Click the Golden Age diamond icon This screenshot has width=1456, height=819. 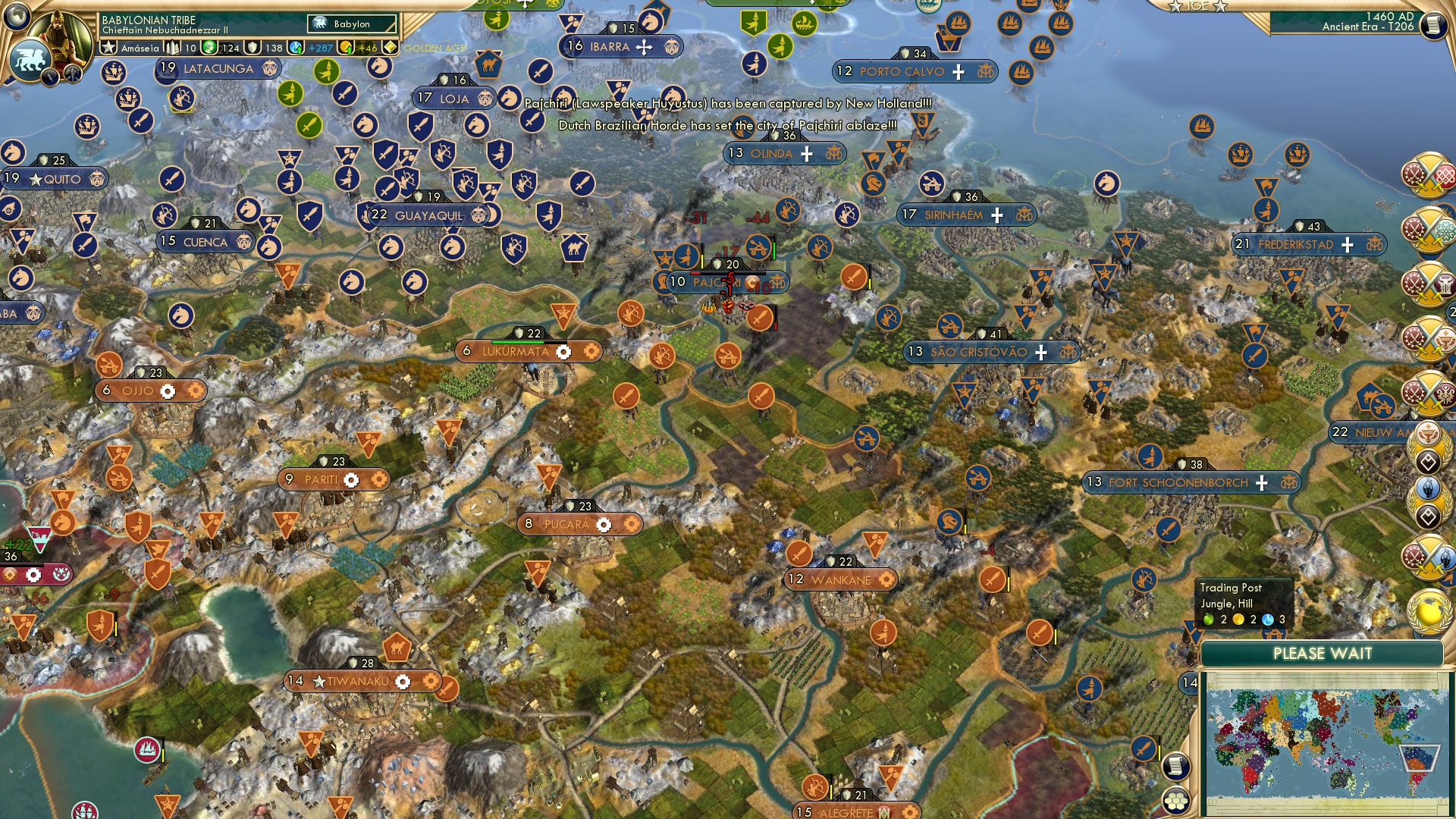point(391,47)
